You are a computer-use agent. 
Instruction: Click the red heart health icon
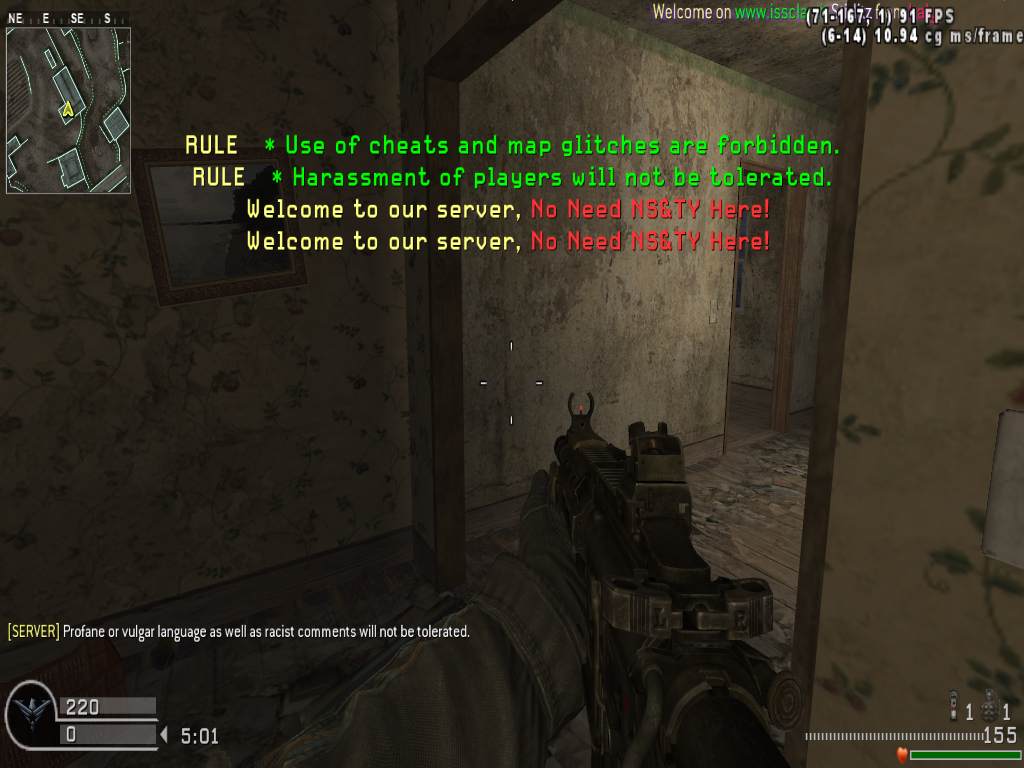coord(901,754)
